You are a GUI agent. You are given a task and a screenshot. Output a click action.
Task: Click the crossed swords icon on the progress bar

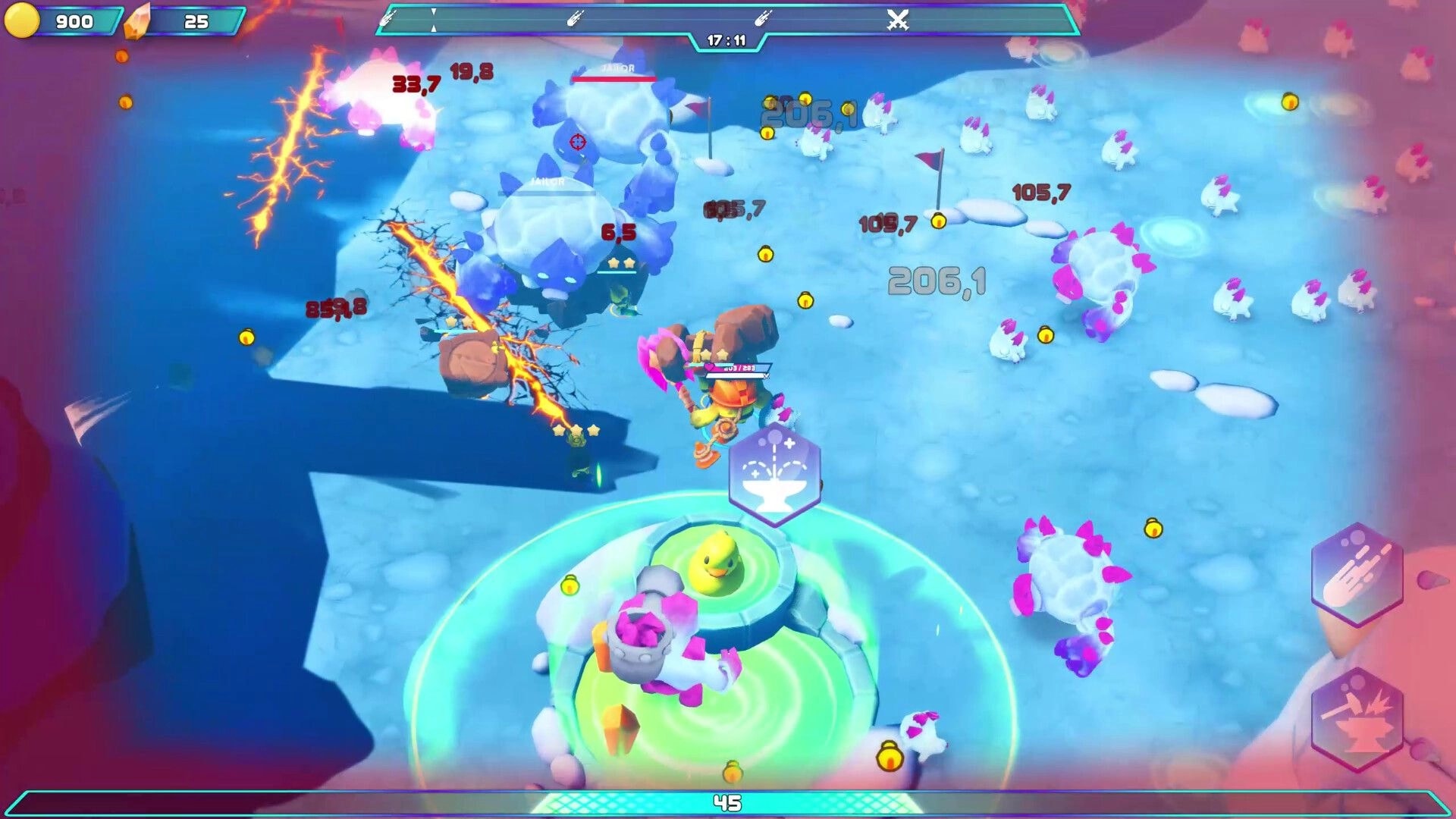898,20
